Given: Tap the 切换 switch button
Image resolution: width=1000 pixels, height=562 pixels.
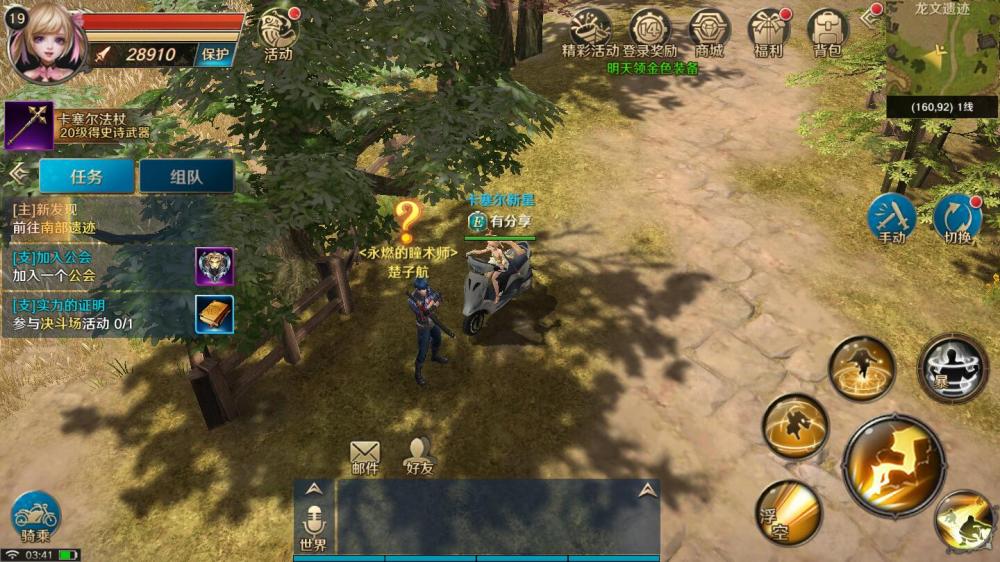Looking at the screenshot, I should 957,217.
